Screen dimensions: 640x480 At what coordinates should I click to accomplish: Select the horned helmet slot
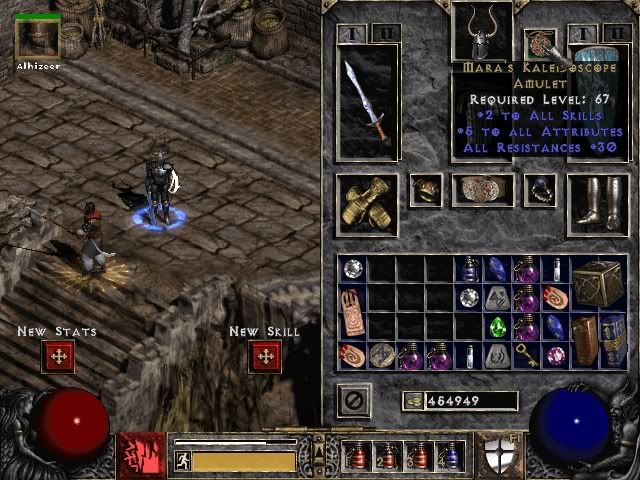[482, 30]
